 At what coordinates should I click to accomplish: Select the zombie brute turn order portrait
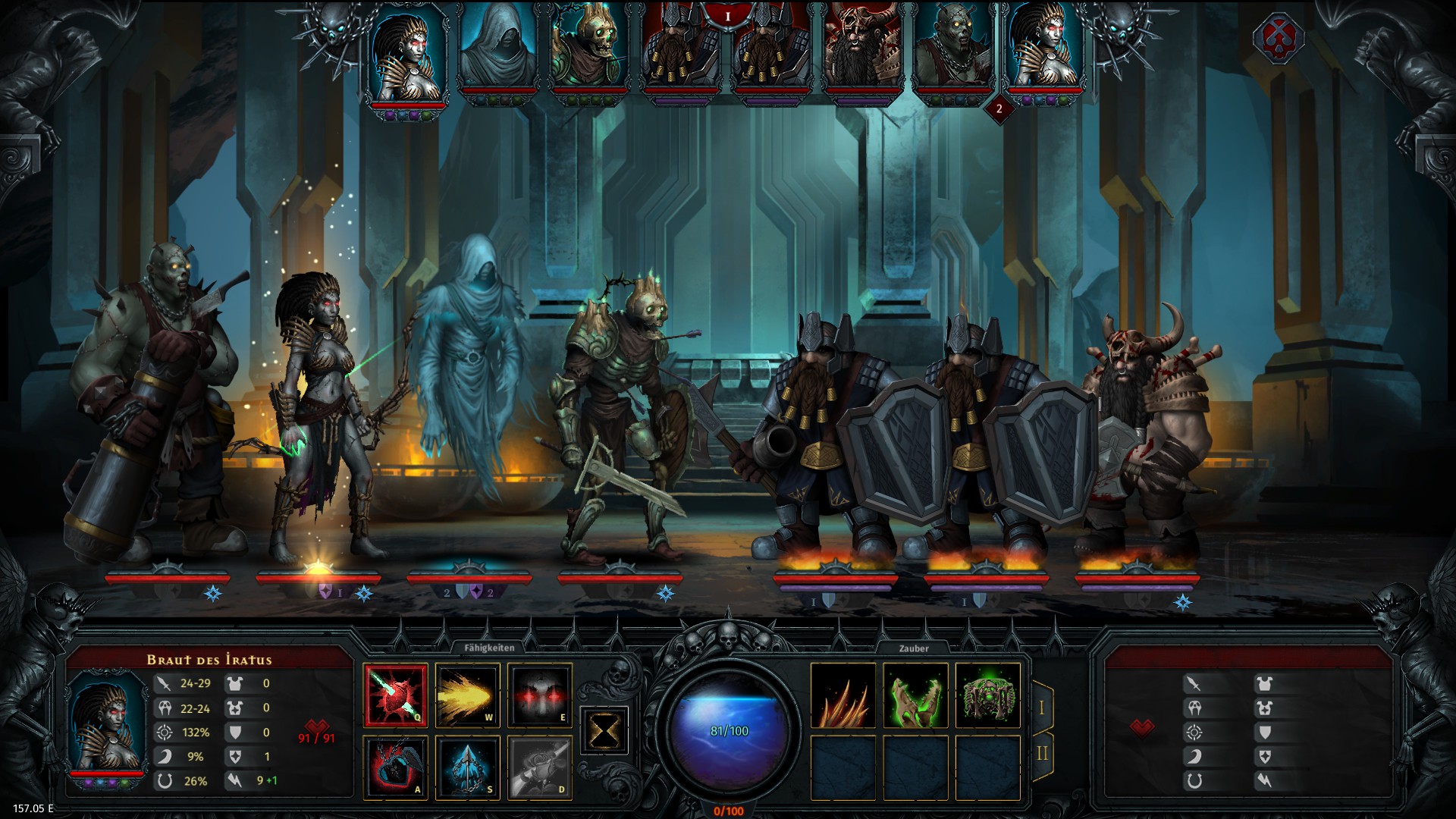[952, 47]
